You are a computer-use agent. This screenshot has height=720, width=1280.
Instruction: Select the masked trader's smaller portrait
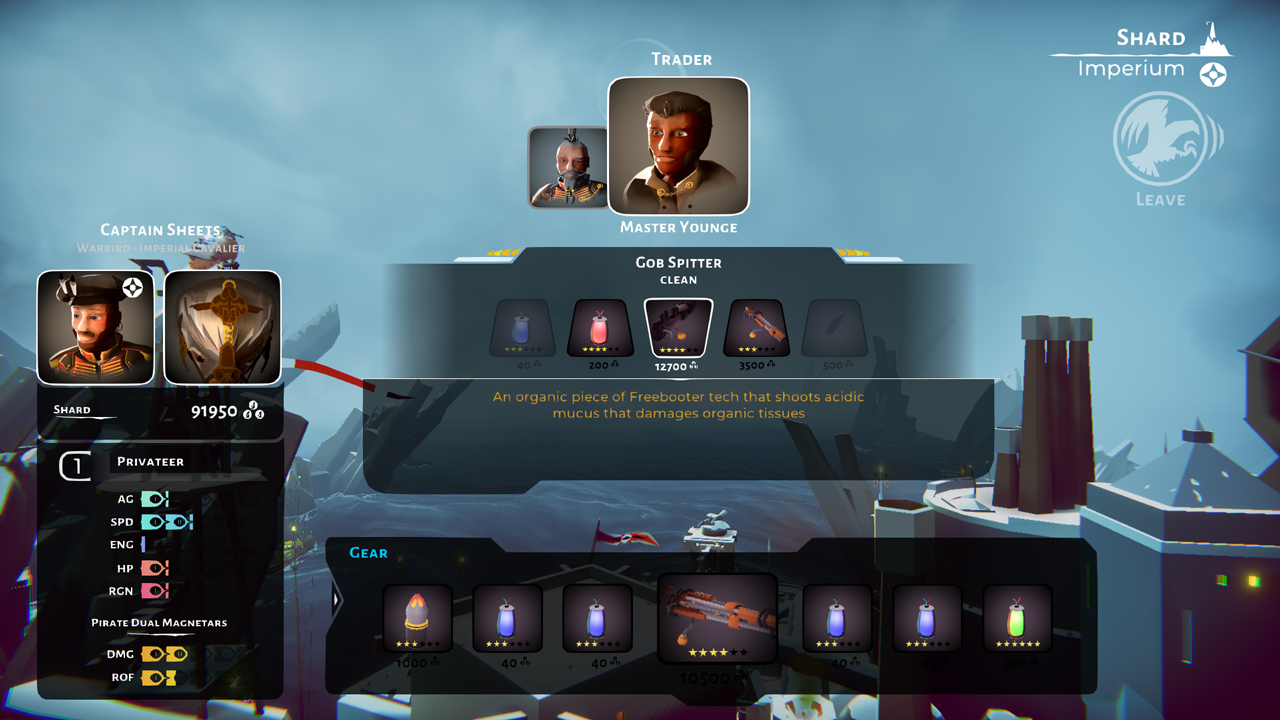coord(566,167)
